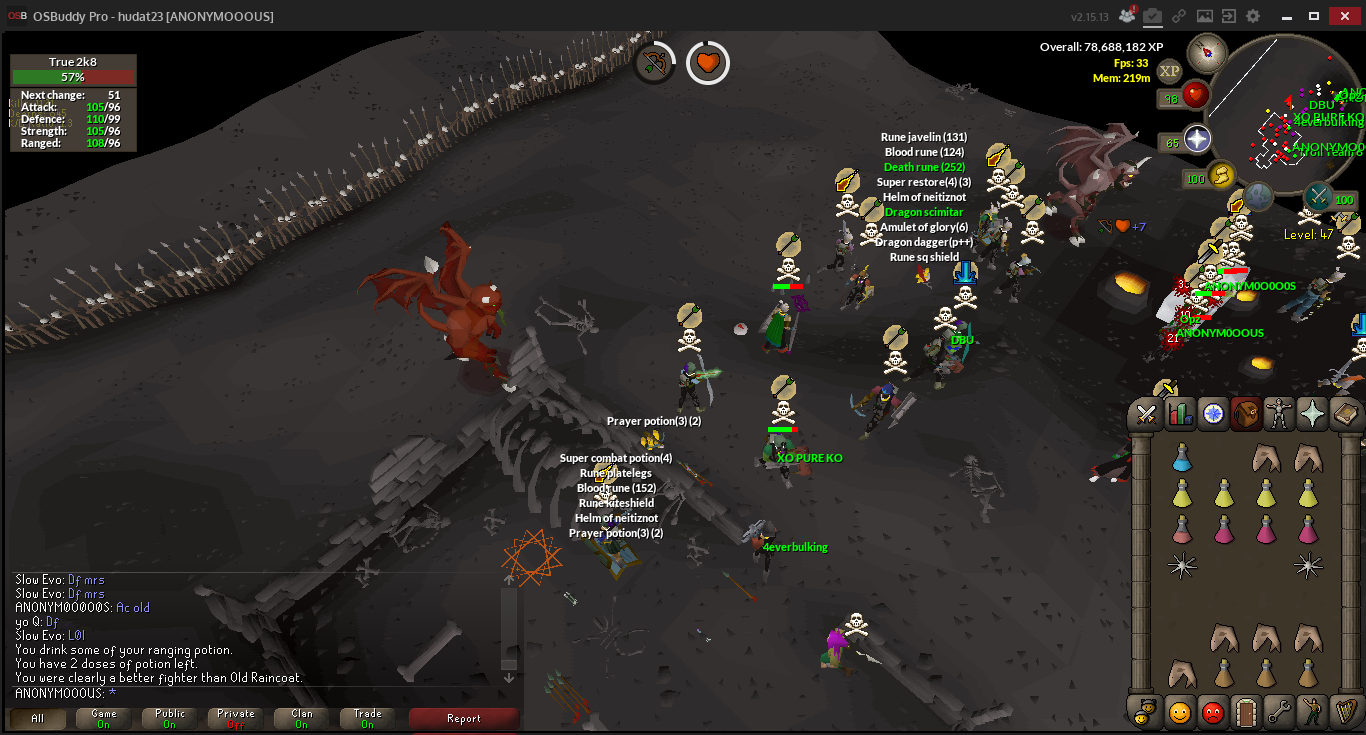Toggle the XP counter button
The image size is (1366, 735).
[1169, 71]
